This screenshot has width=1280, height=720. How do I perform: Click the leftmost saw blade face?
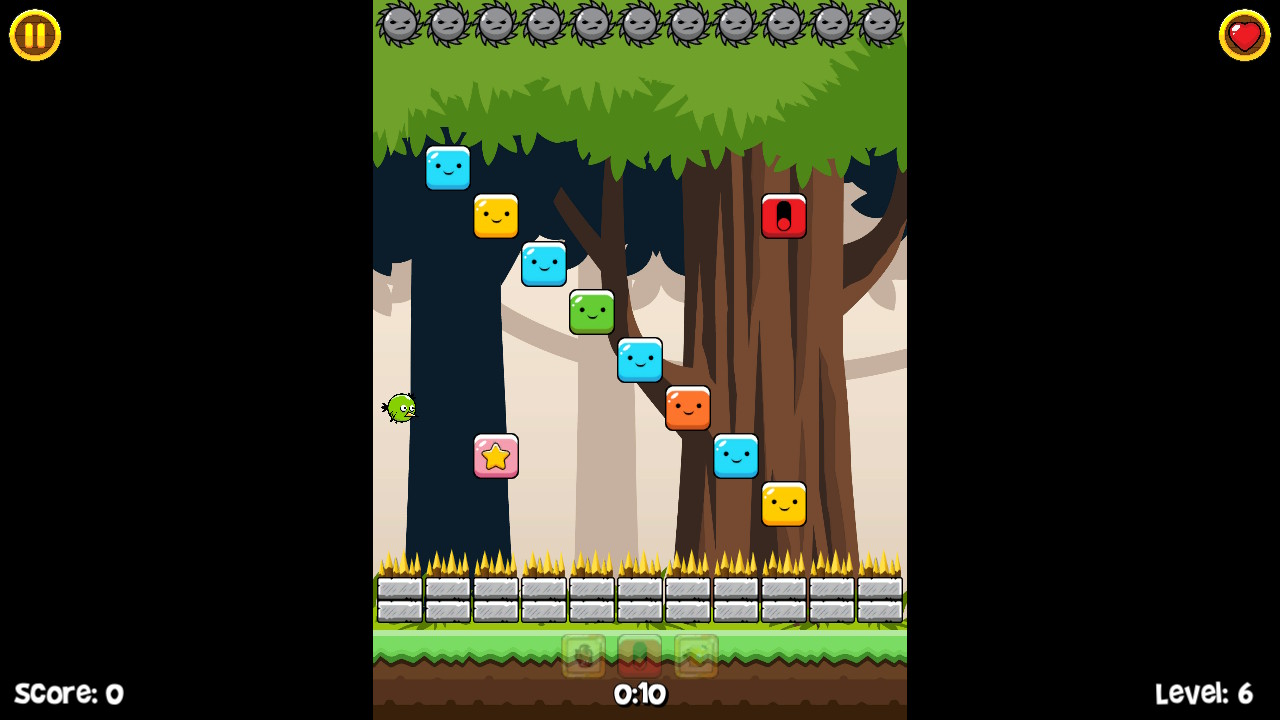[x=400, y=22]
